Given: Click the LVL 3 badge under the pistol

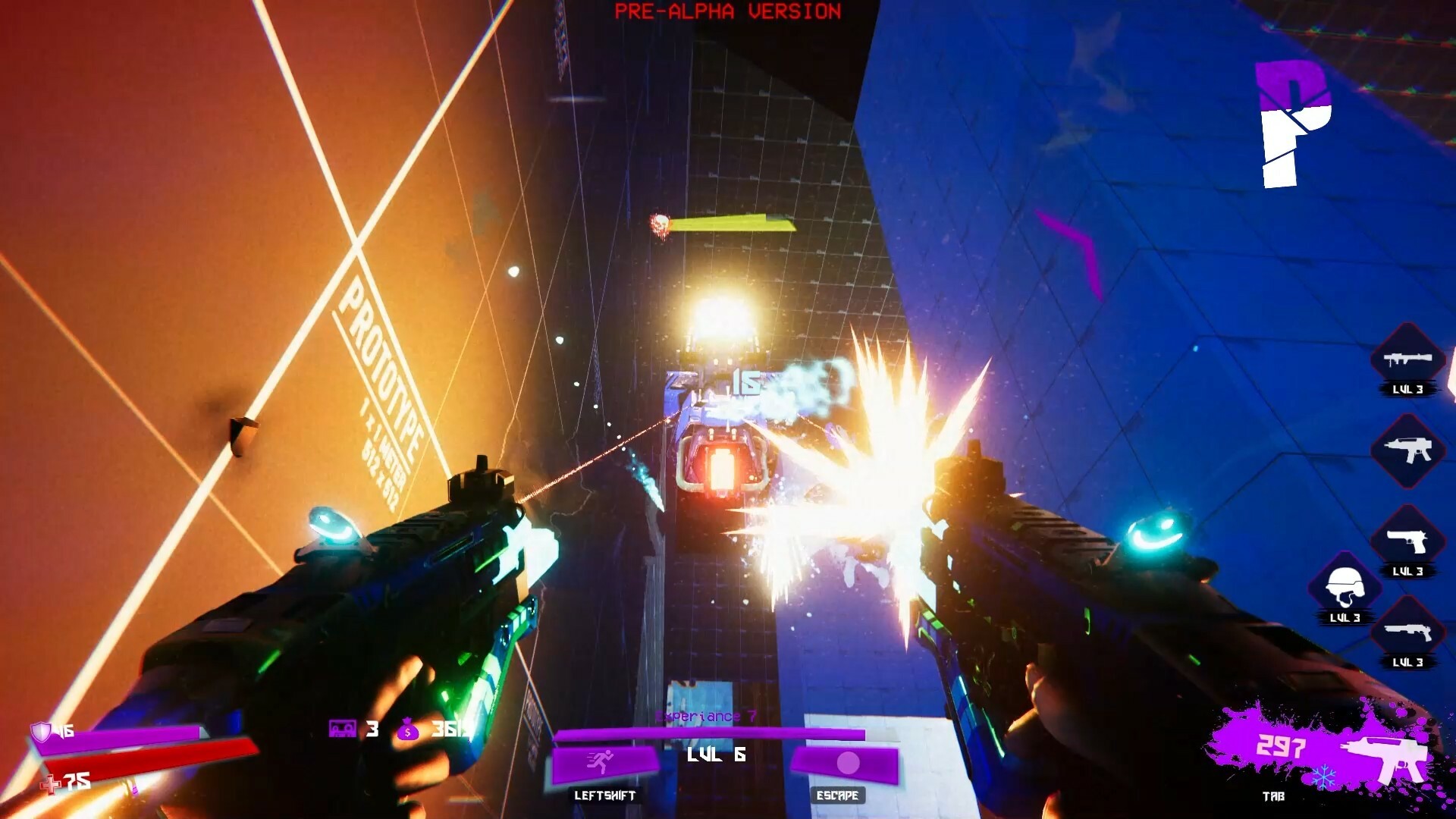Looking at the screenshot, I should tap(1409, 570).
